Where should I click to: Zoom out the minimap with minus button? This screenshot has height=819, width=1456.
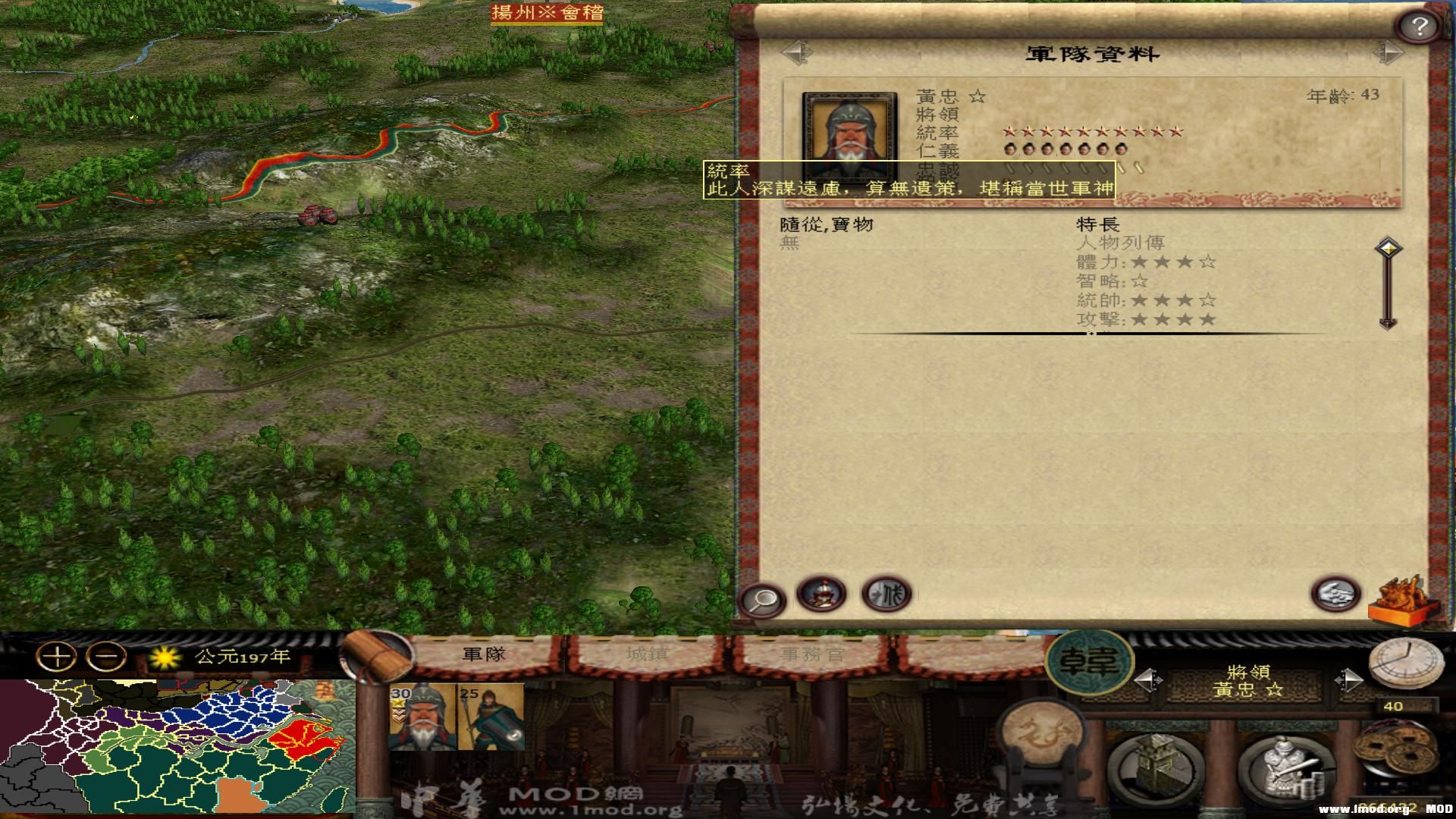pos(105,657)
